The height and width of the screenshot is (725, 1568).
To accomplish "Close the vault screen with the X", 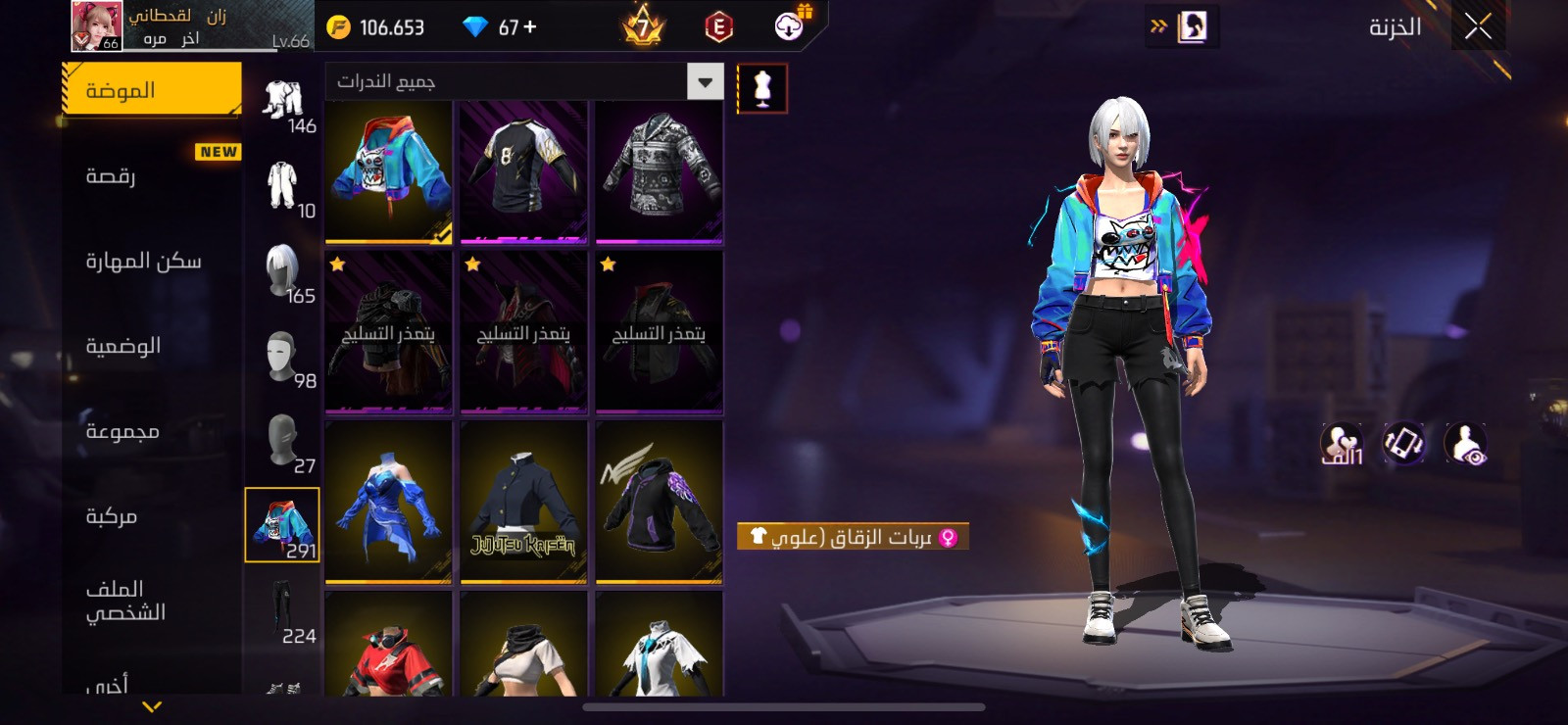I will [1478, 26].
